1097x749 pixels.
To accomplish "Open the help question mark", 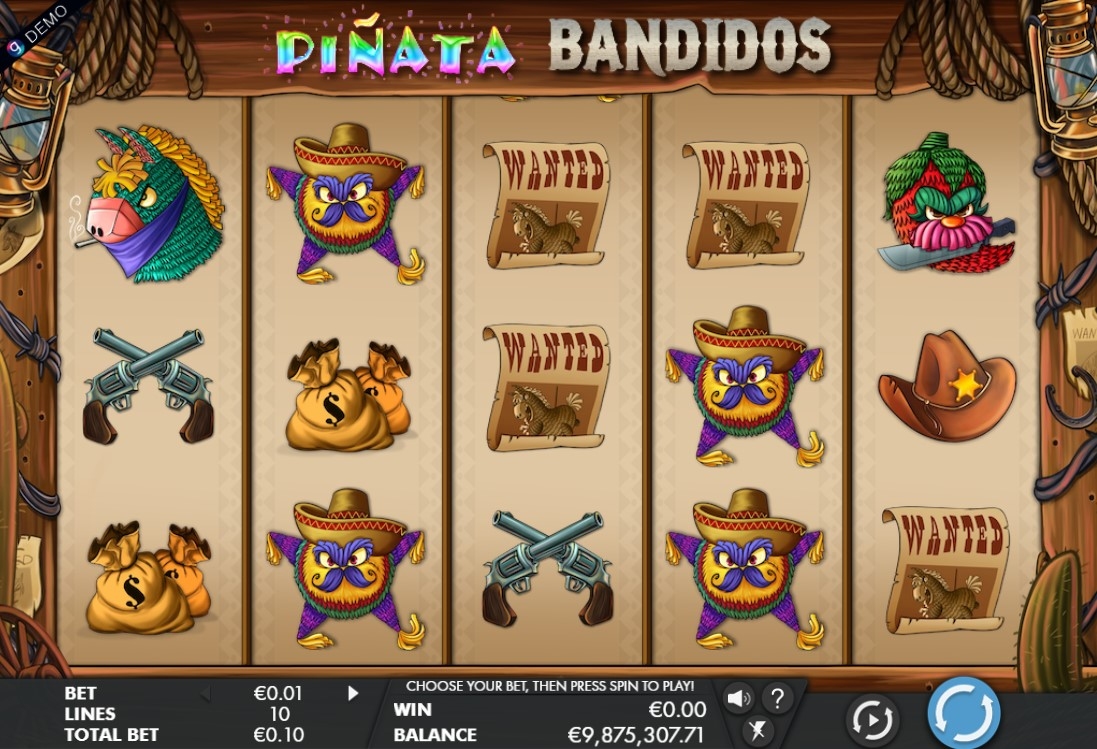I will tap(777, 698).
